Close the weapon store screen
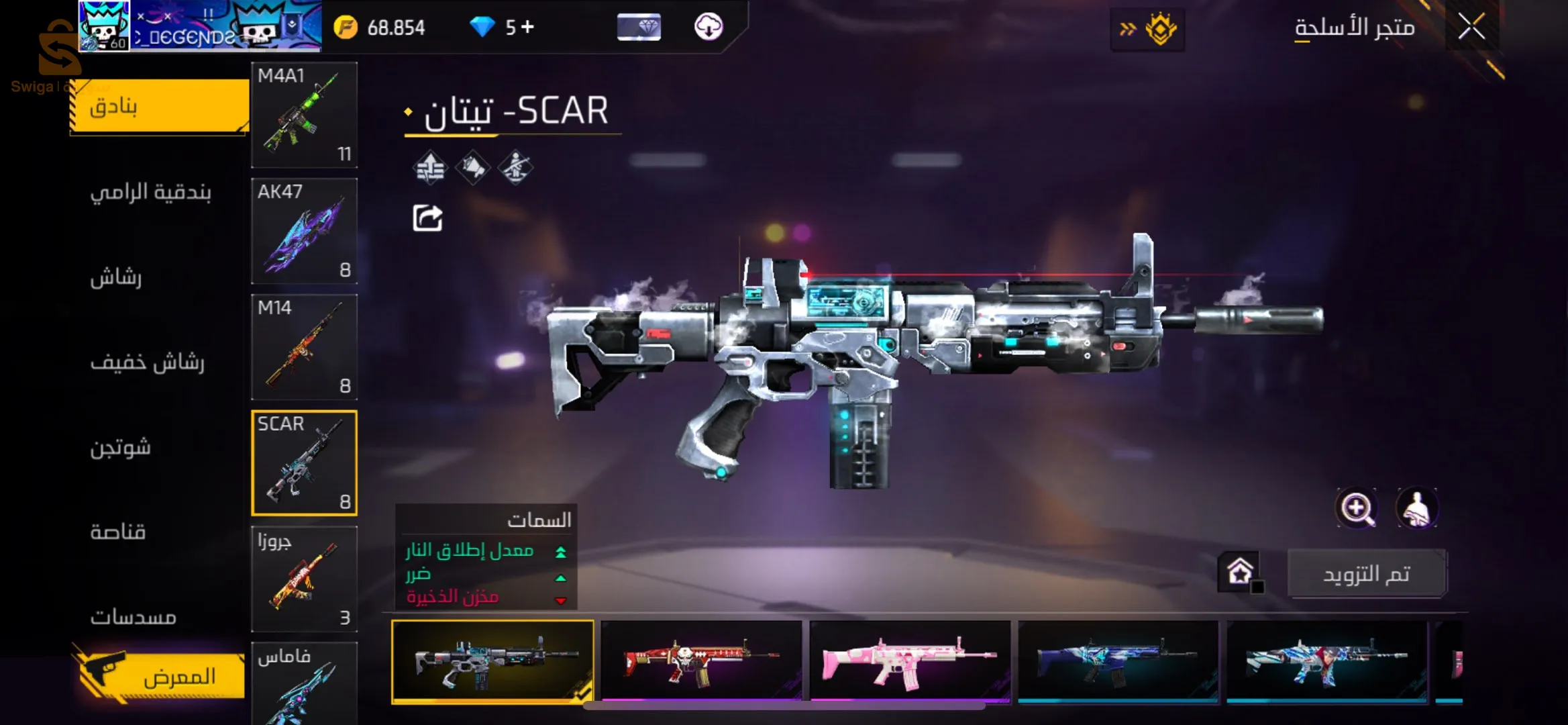 pos(1471,28)
